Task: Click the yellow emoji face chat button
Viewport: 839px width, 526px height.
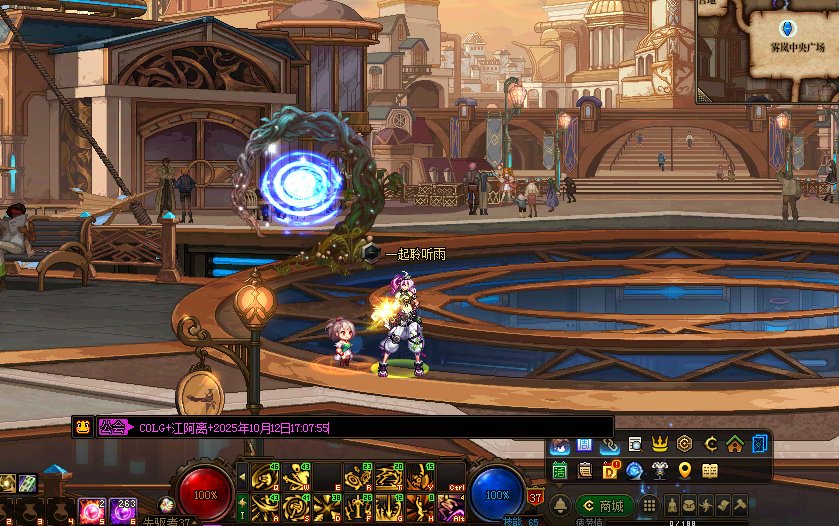Action: (x=83, y=427)
